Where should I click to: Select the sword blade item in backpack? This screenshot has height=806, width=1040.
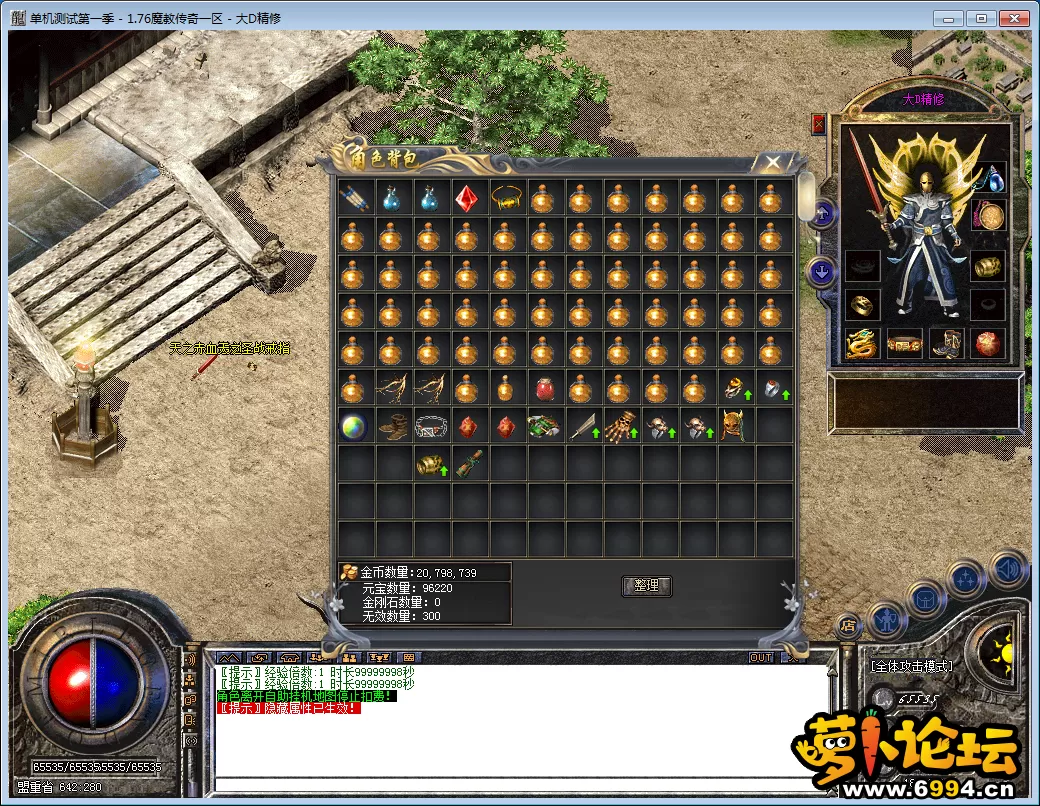(x=581, y=426)
